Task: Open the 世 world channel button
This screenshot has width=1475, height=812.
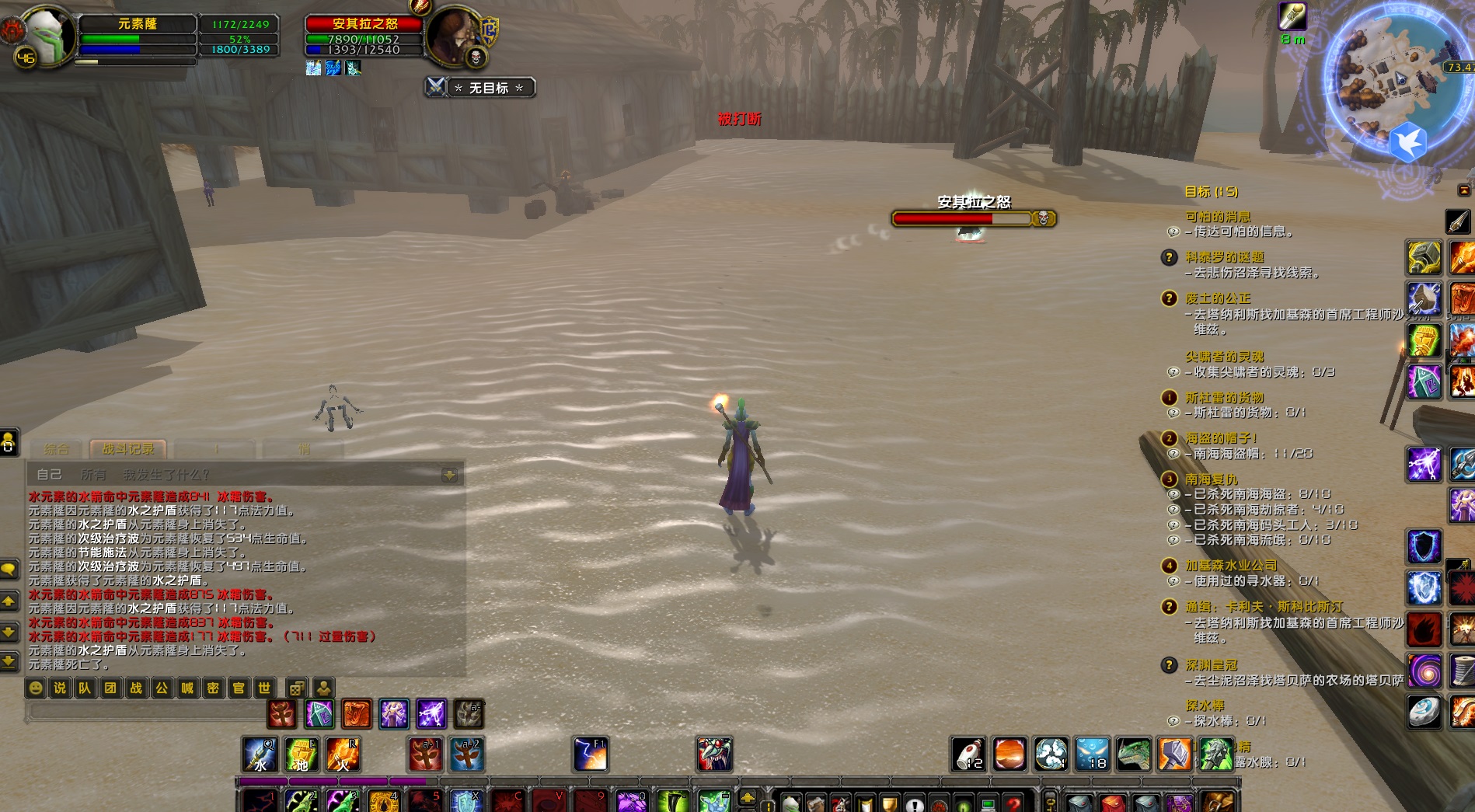Action: (264, 688)
